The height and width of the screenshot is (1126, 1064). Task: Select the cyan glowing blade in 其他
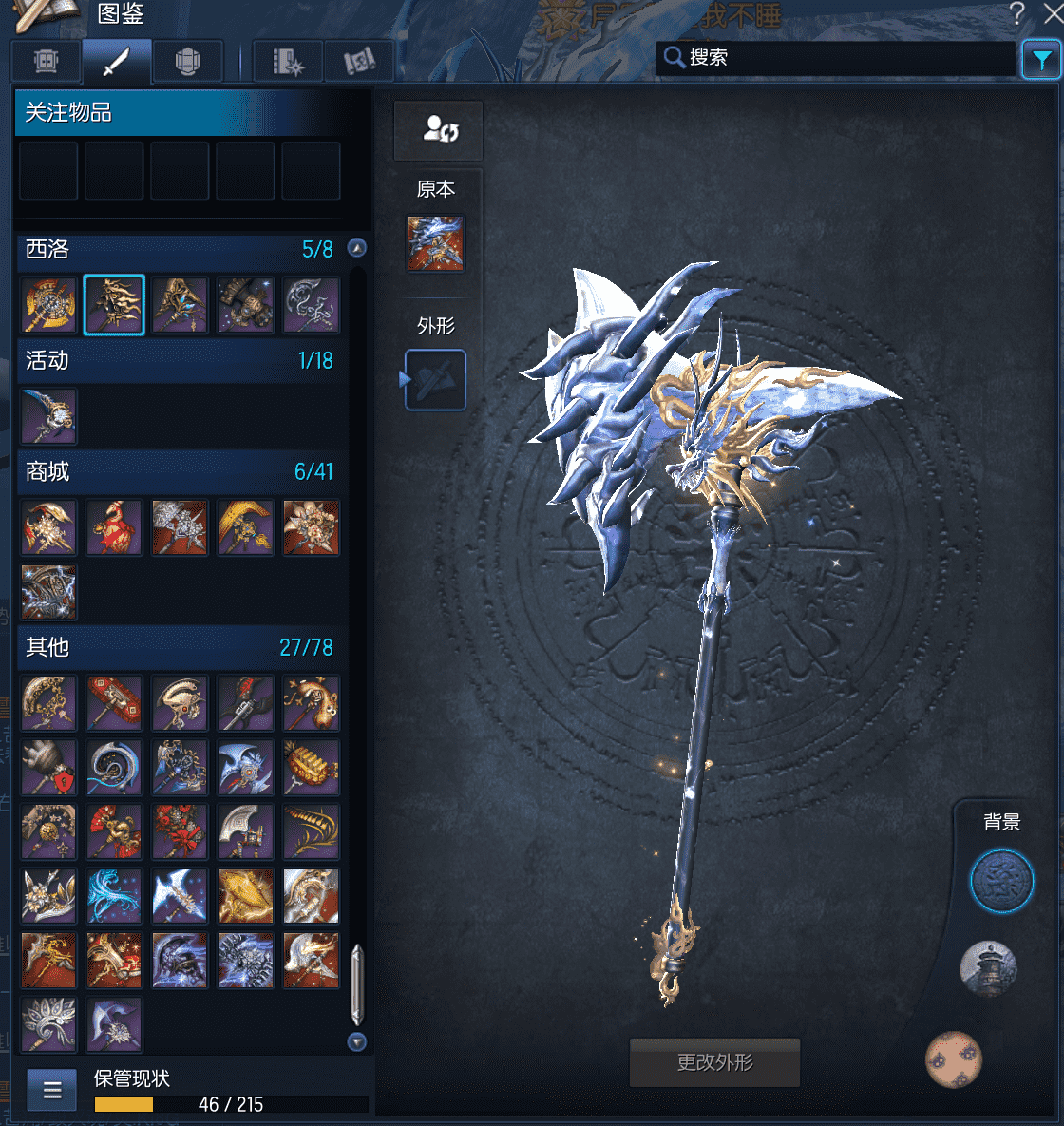point(114,896)
